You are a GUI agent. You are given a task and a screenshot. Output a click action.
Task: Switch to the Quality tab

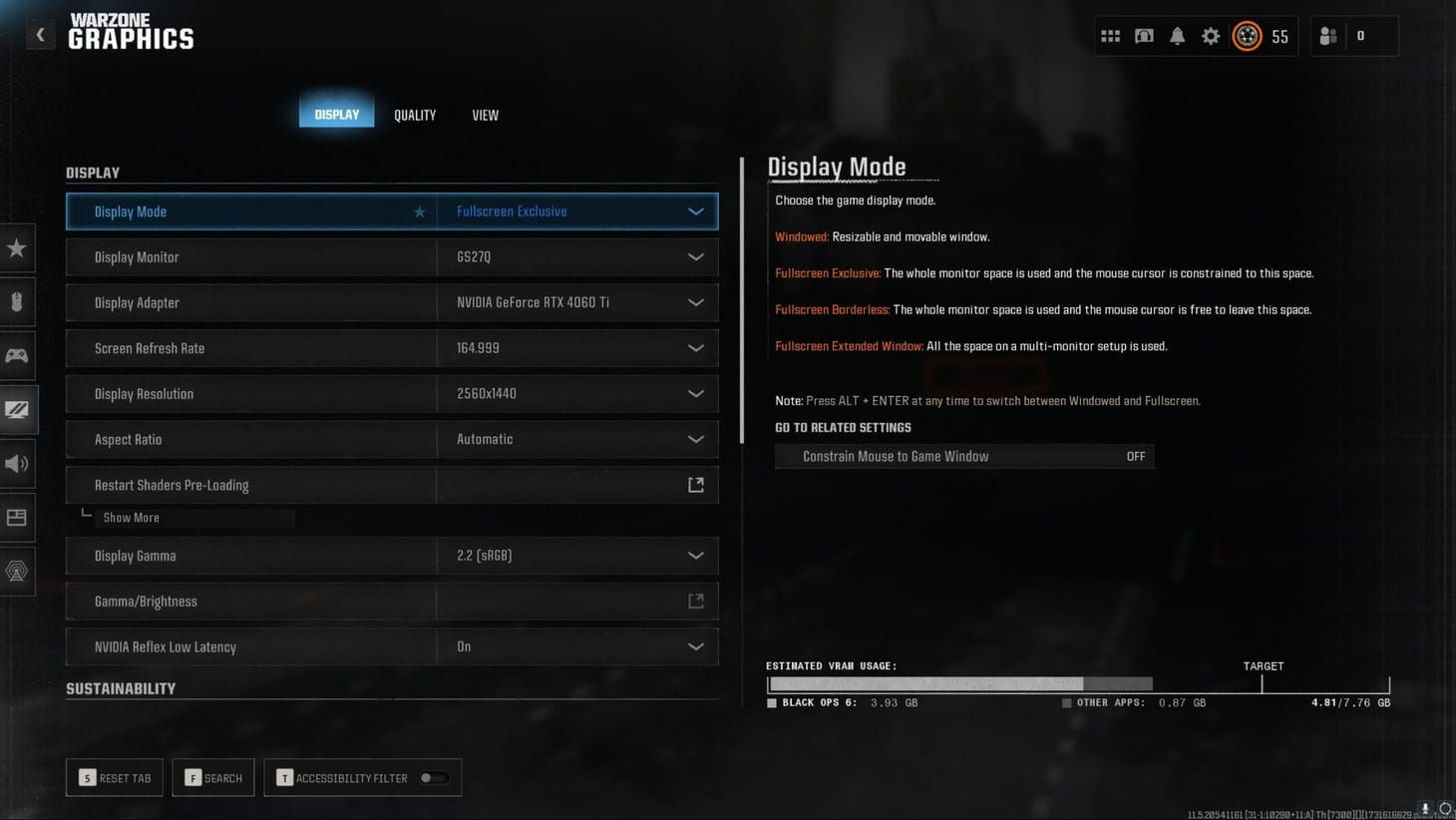click(x=414, y=114)
